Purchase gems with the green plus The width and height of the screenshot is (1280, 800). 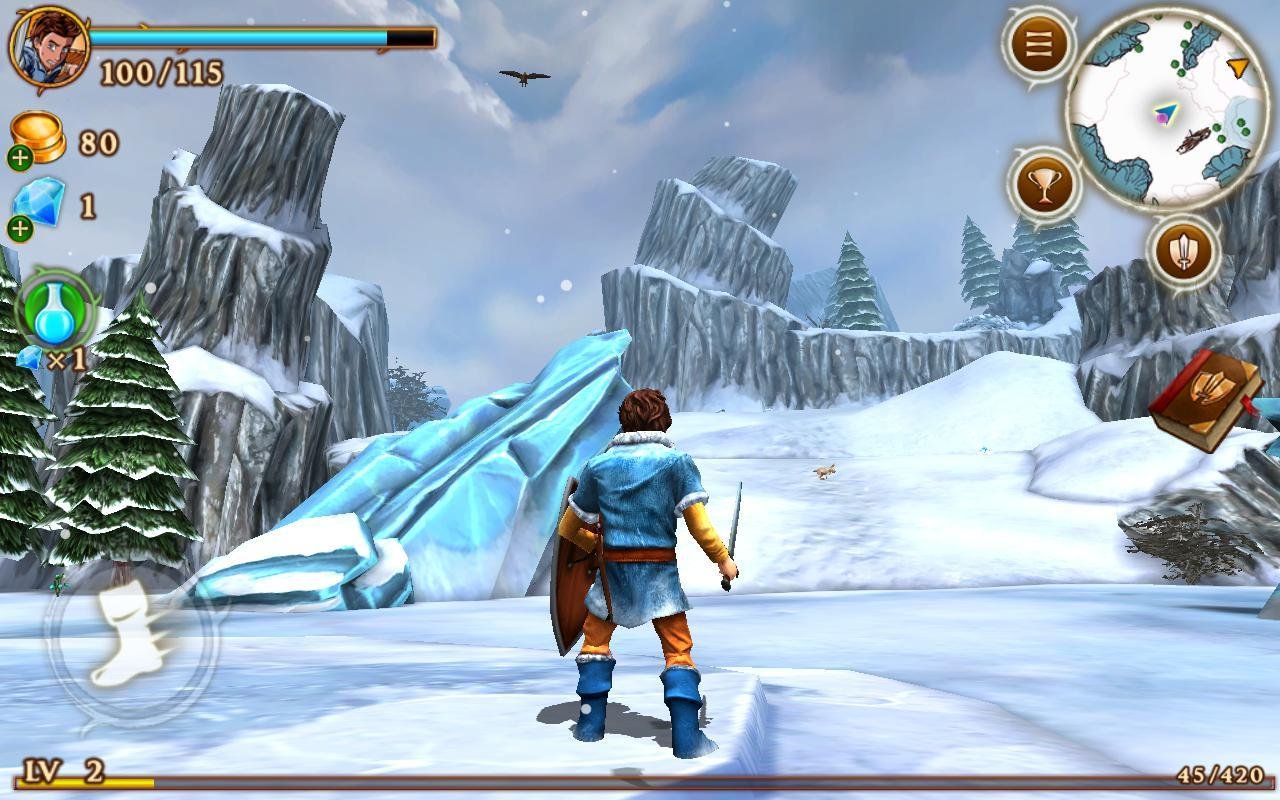(22, 230)
